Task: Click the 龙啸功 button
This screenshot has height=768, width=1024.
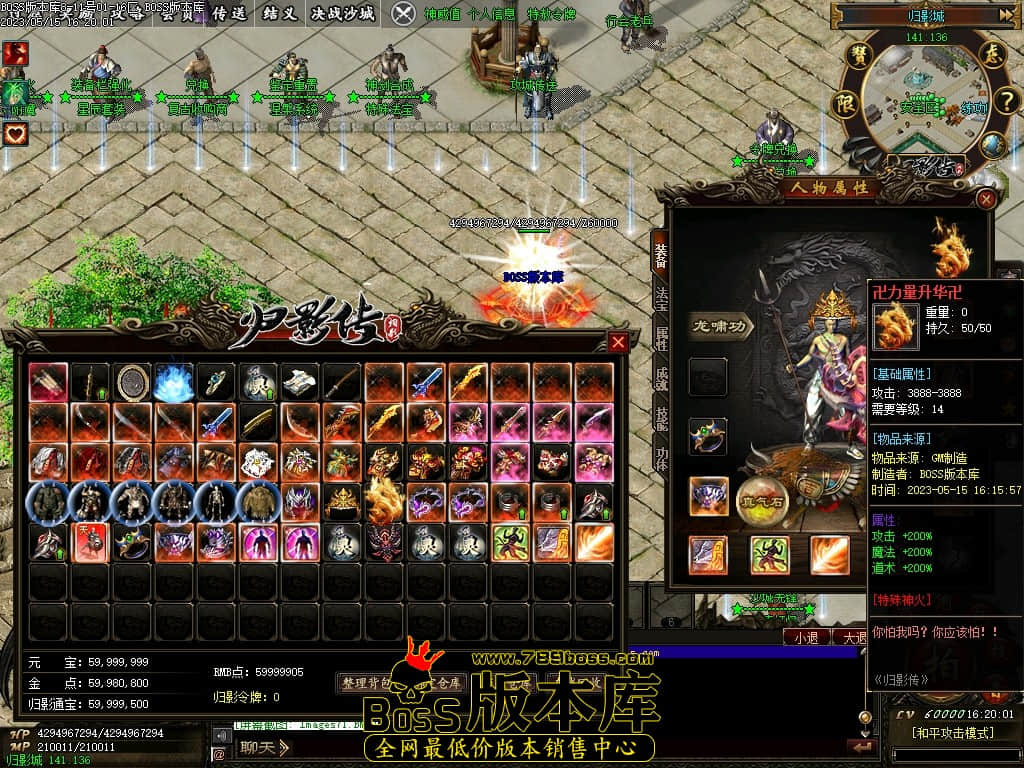Action: point(721,325)
